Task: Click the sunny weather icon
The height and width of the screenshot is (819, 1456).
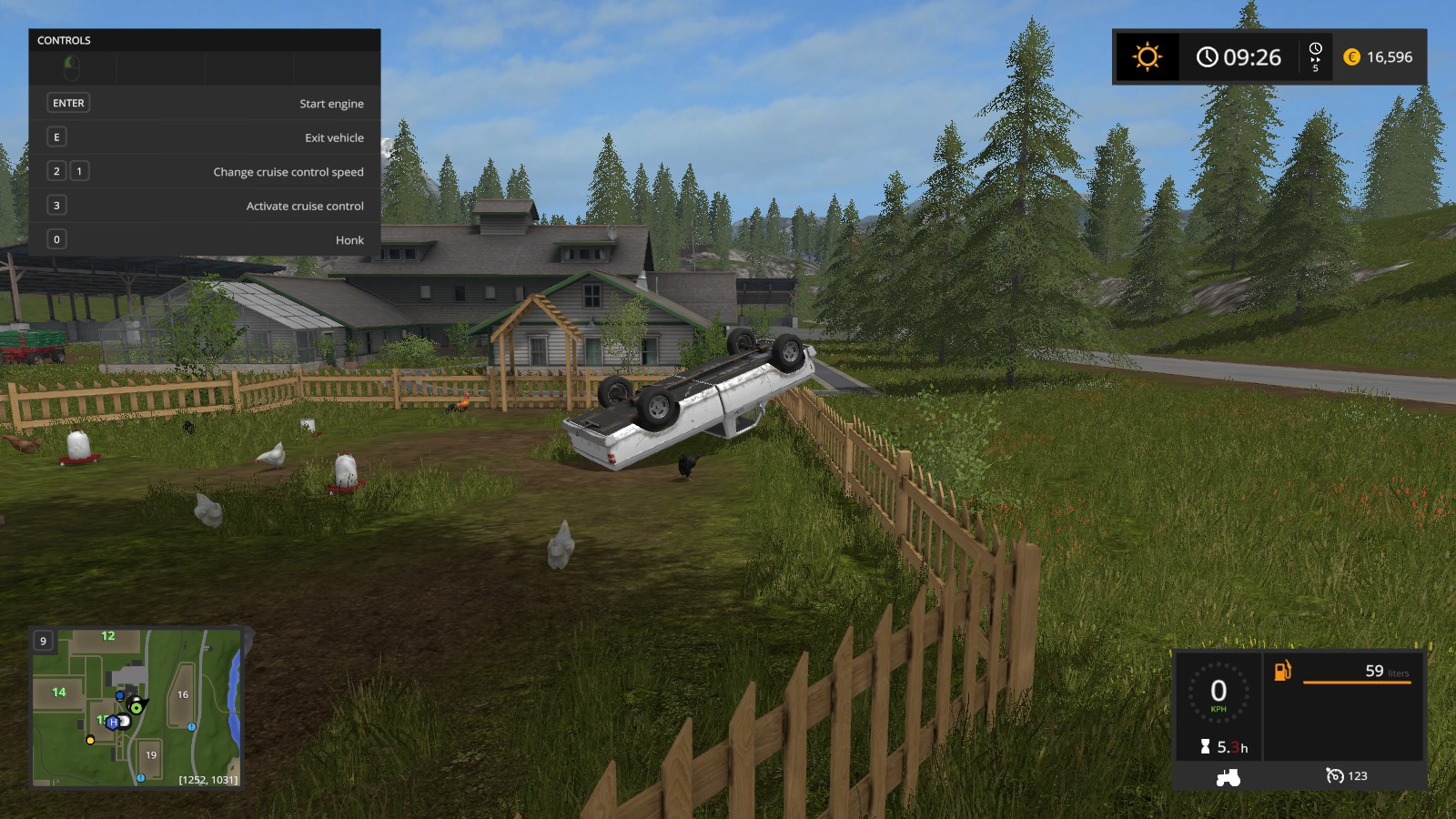Action: 1147,57
